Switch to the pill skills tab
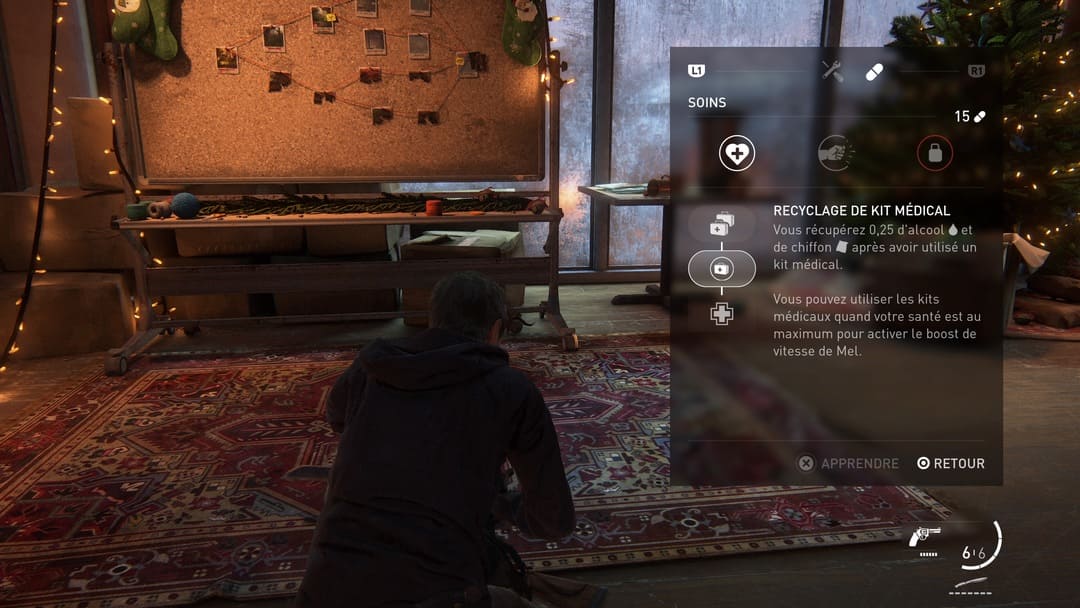1080x608 pixels. pos(875,71)
